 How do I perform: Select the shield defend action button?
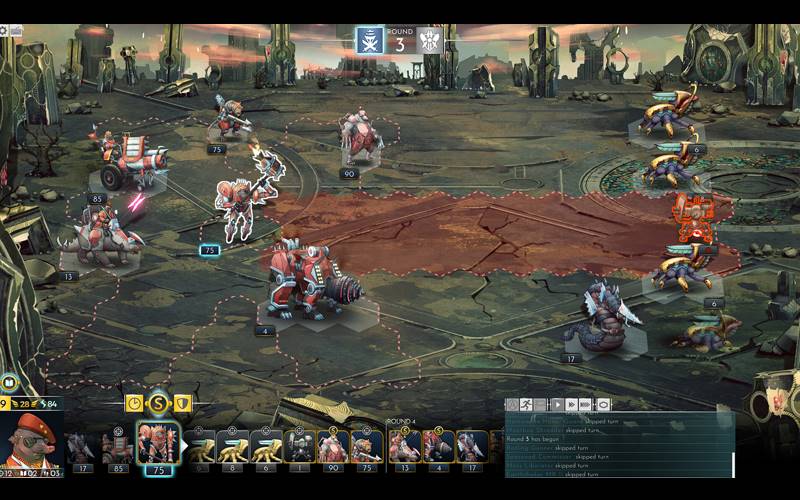[x=183, y=403]
